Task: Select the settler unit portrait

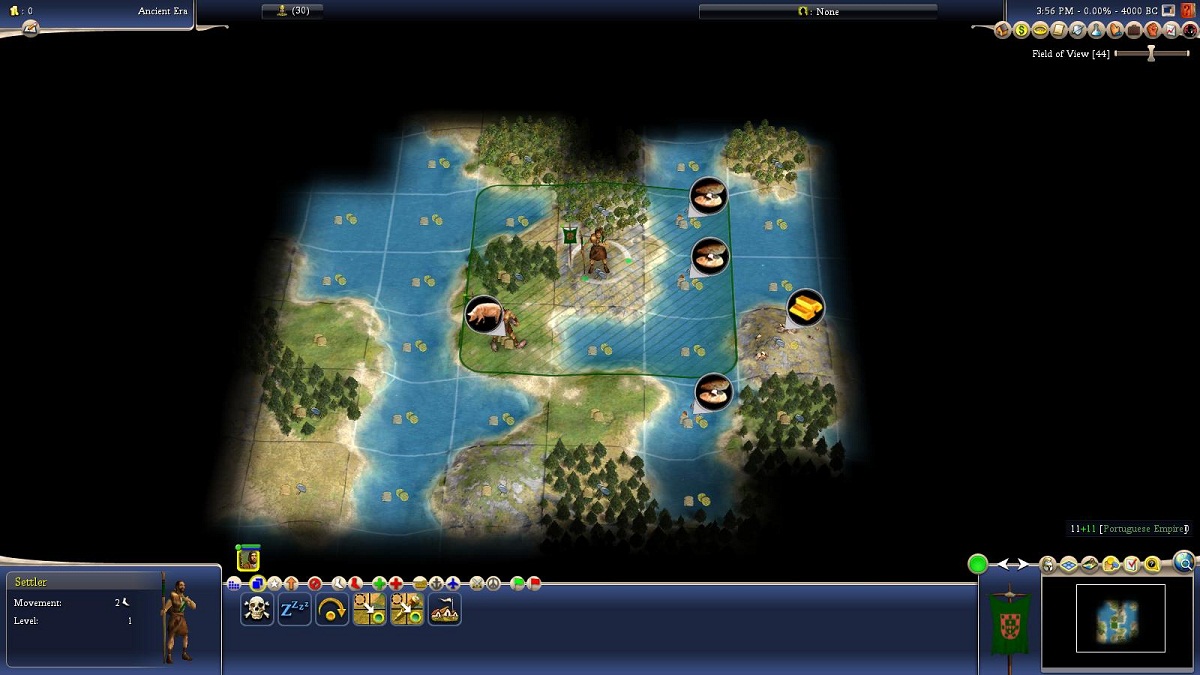Action: pyautogui.click(x=248, y=560)
